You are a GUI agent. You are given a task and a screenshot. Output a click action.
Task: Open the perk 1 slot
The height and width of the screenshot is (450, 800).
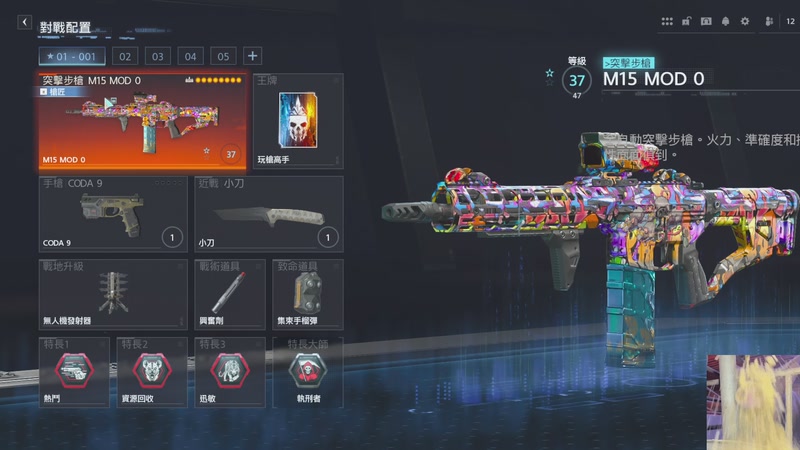[x=74, y=372]
